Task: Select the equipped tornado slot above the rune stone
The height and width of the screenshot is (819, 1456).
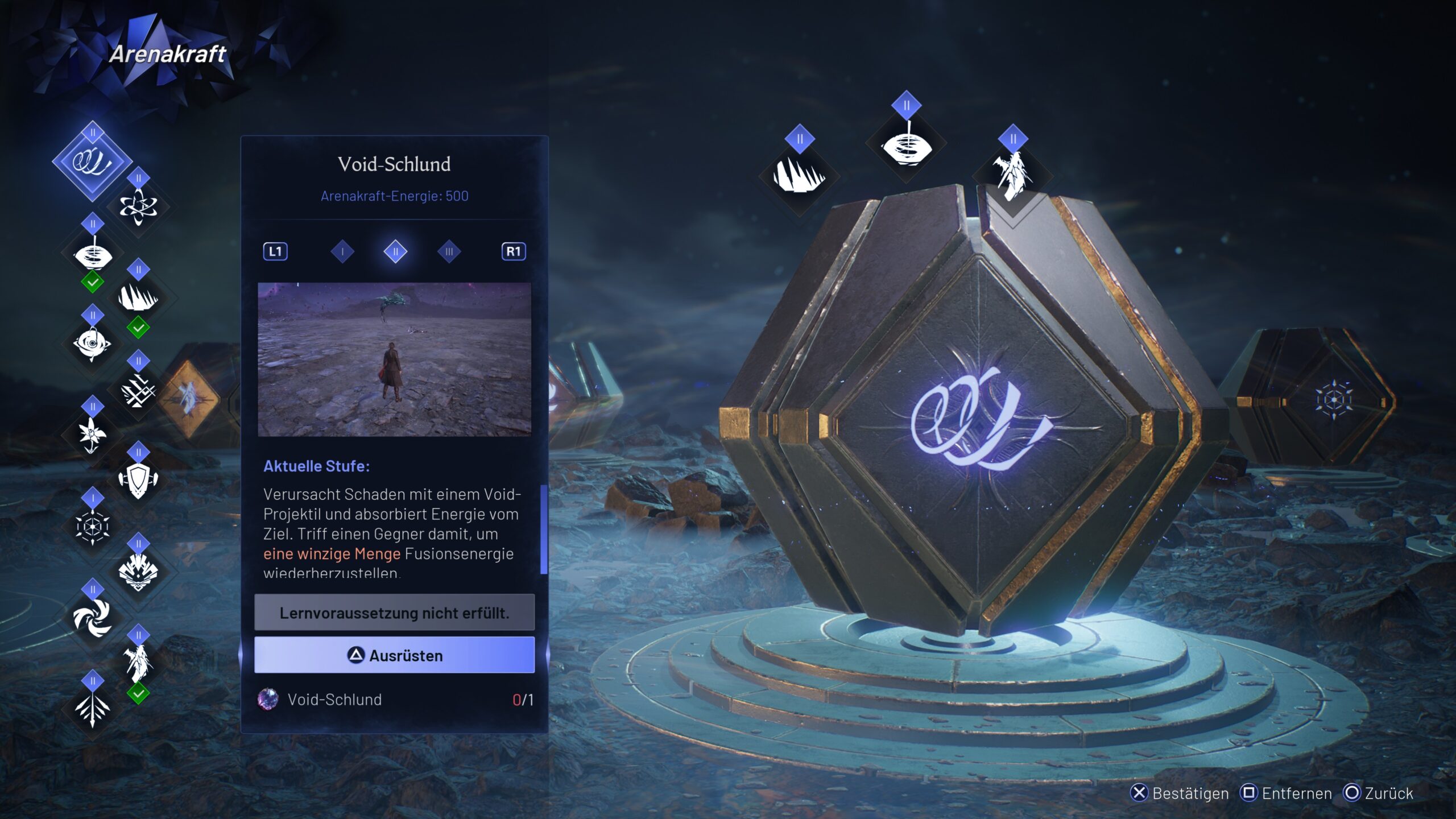Action: coord(906,147)
